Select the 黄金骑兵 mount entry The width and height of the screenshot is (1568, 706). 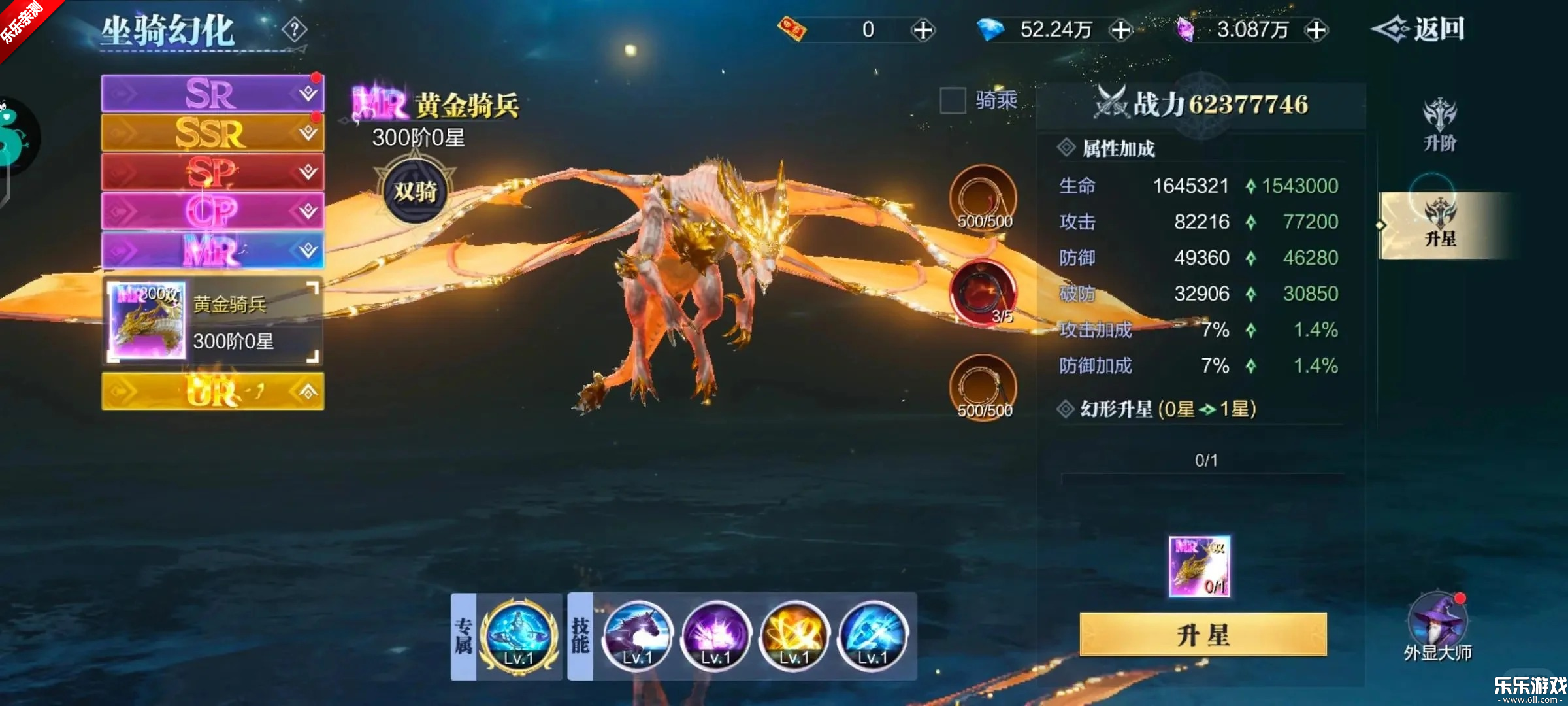pyautogui.click(x=212, y=320)
